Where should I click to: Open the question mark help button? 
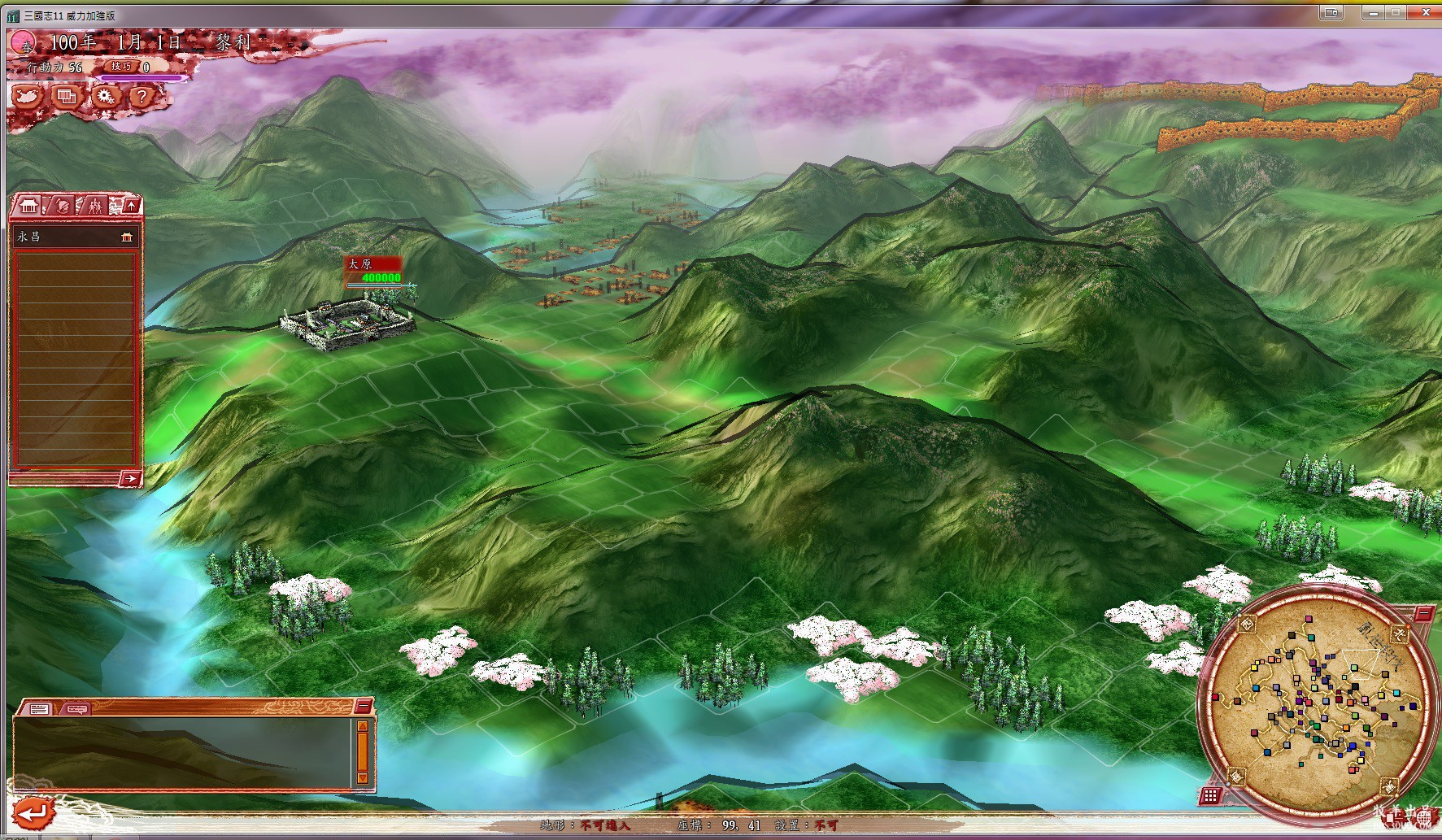coord(142,97)
